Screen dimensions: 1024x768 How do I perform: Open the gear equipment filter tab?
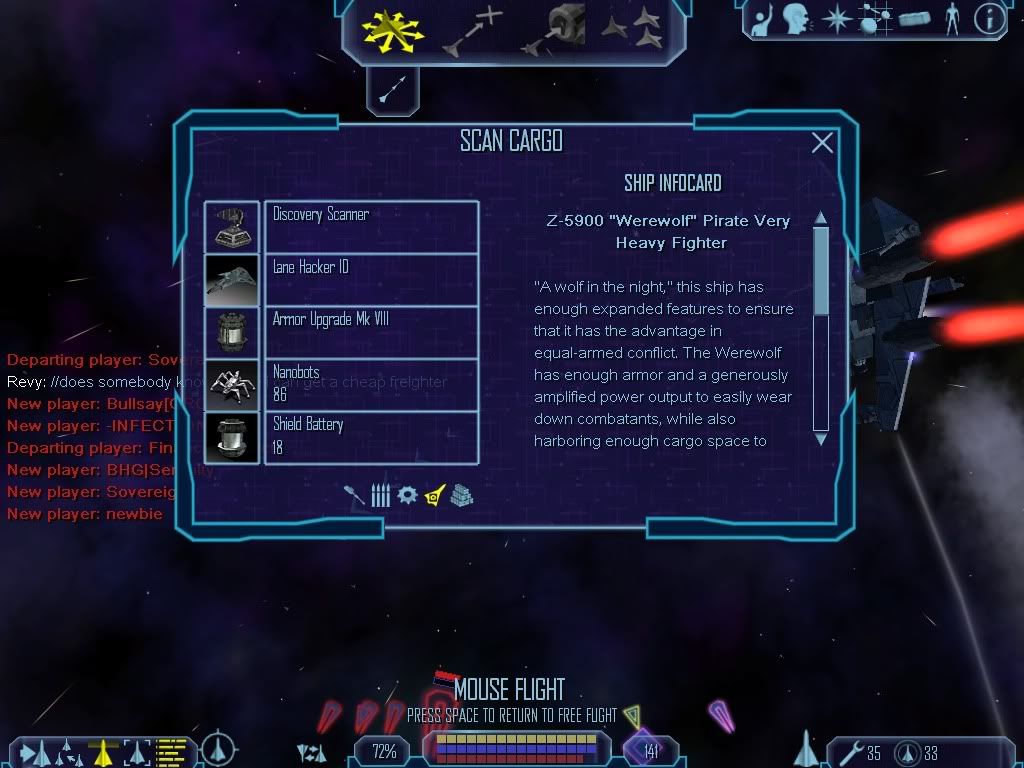pyautogui.click(x=407, y=495)
